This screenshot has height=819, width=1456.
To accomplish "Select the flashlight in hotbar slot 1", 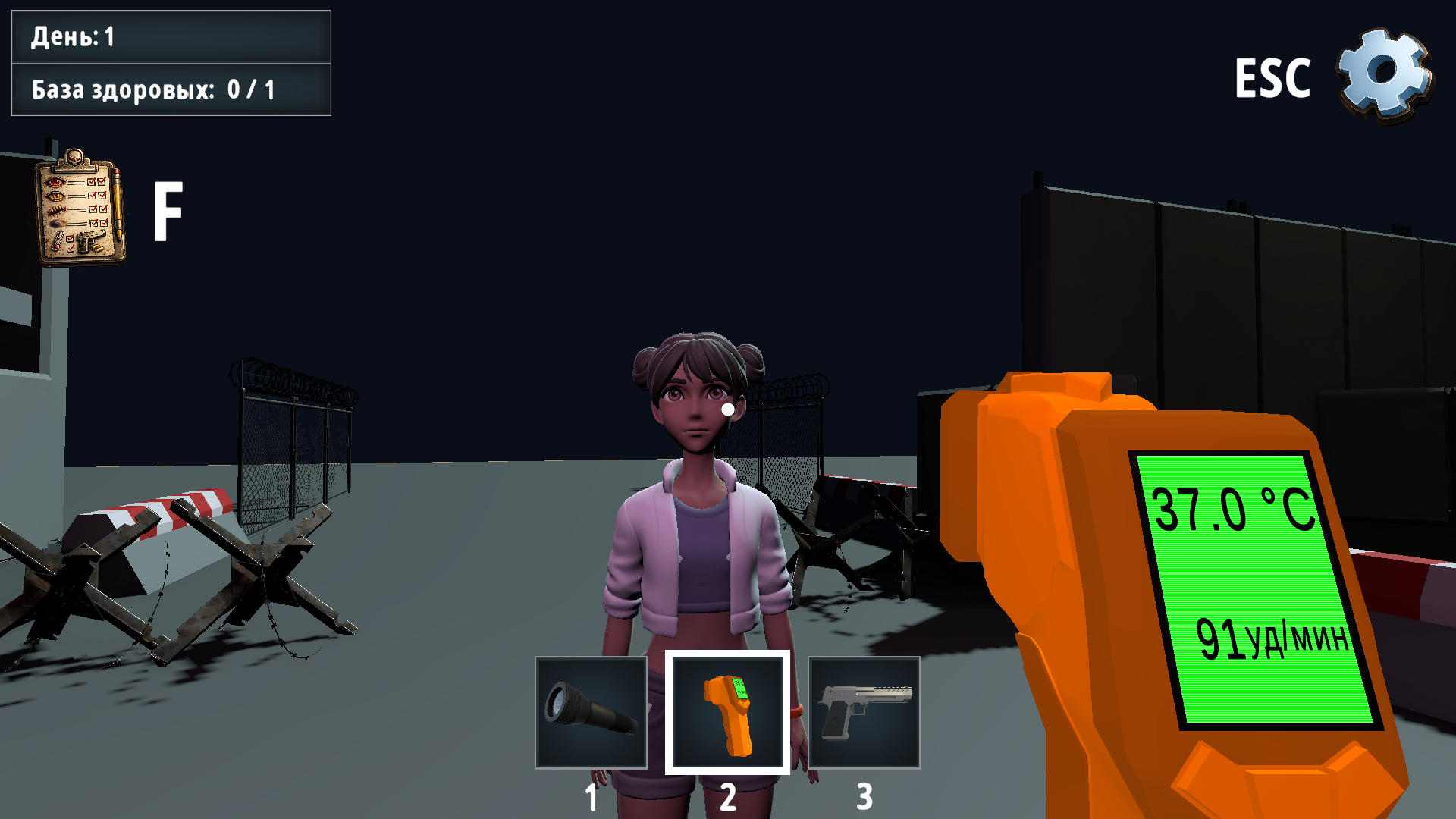I will [x=591, y=714].
